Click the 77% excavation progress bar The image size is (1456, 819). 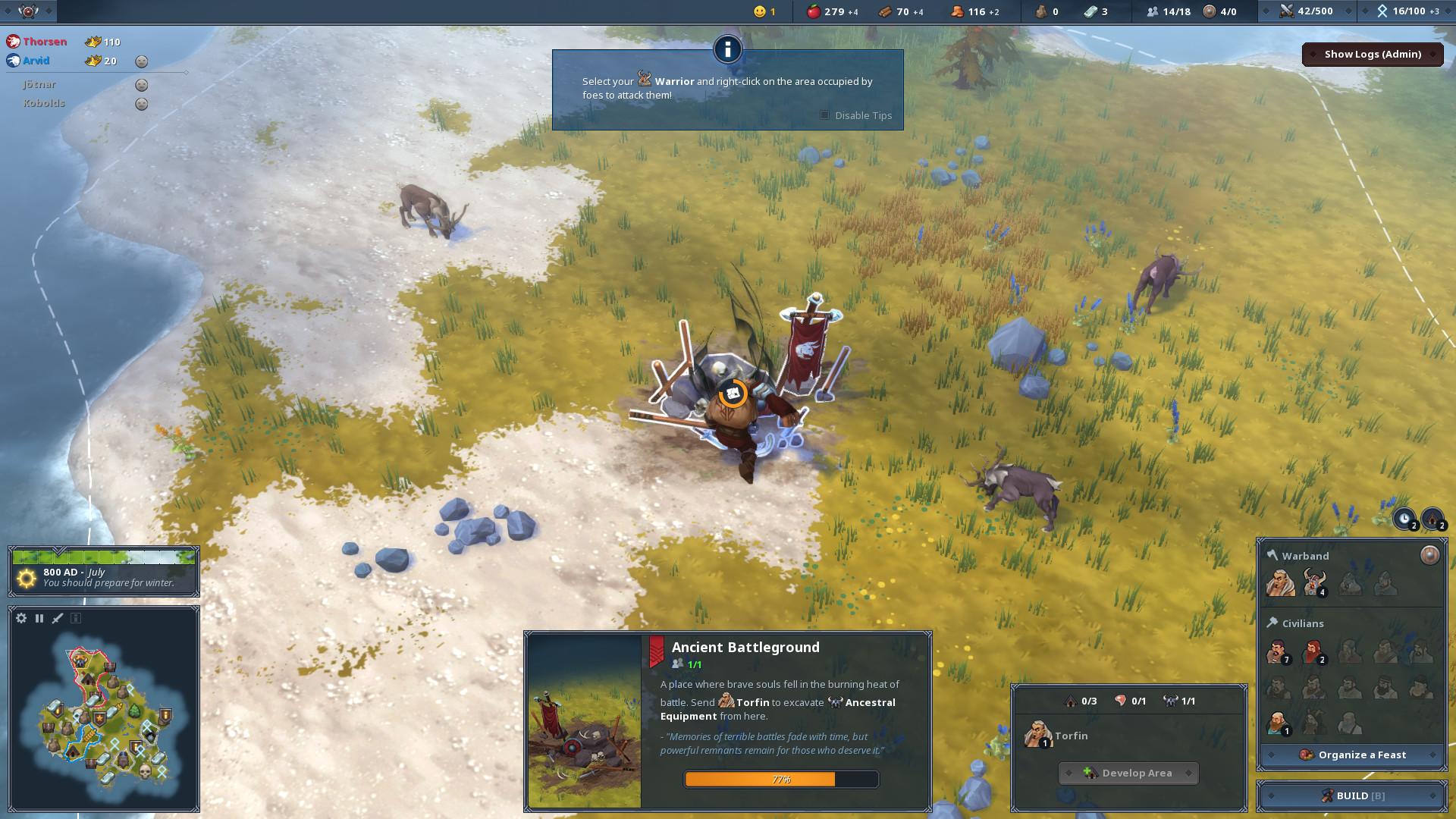(x=781, y=779)
